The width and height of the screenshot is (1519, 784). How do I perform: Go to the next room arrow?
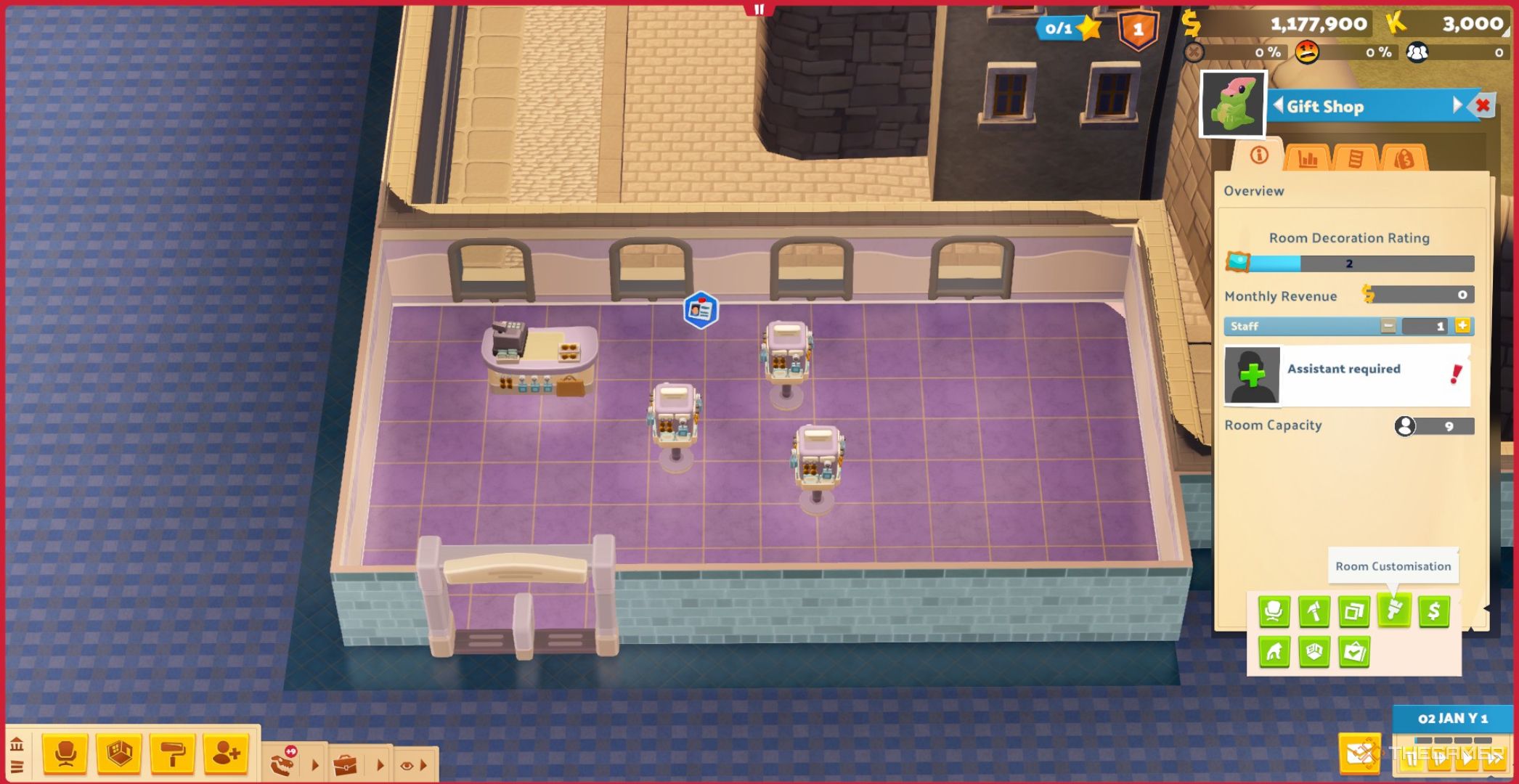click(1457, 106)
